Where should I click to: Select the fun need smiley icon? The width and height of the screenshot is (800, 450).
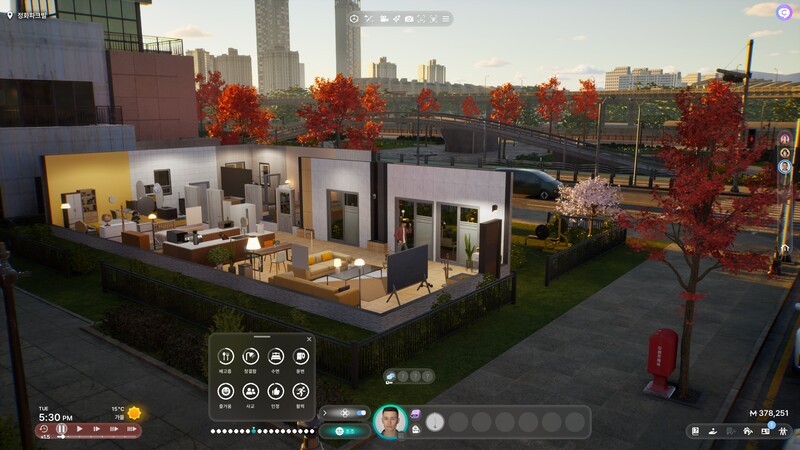pyautogui.click(x=225, y=391)
